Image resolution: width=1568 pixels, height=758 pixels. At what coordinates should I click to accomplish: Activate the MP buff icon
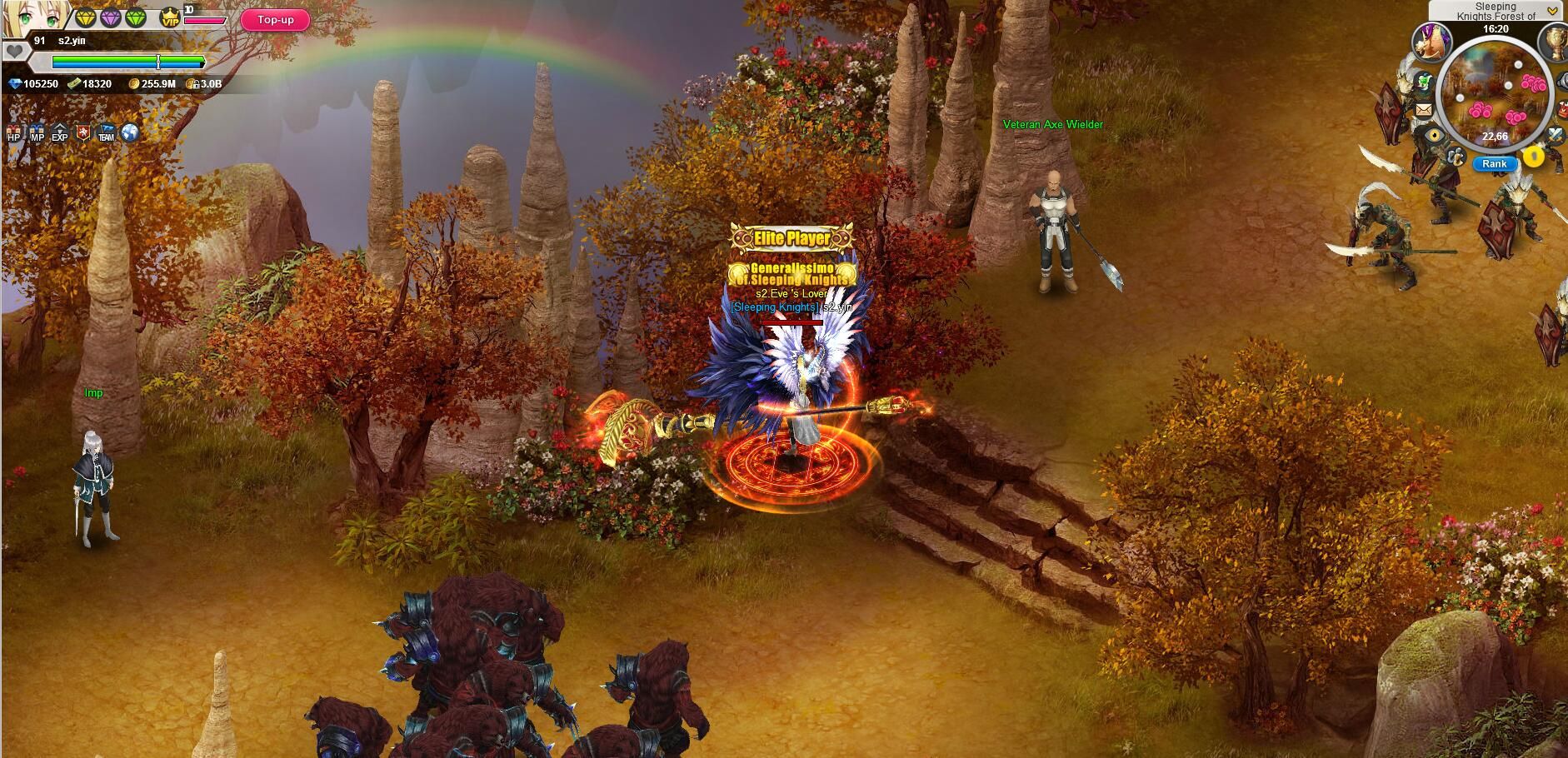pos(37,134)
